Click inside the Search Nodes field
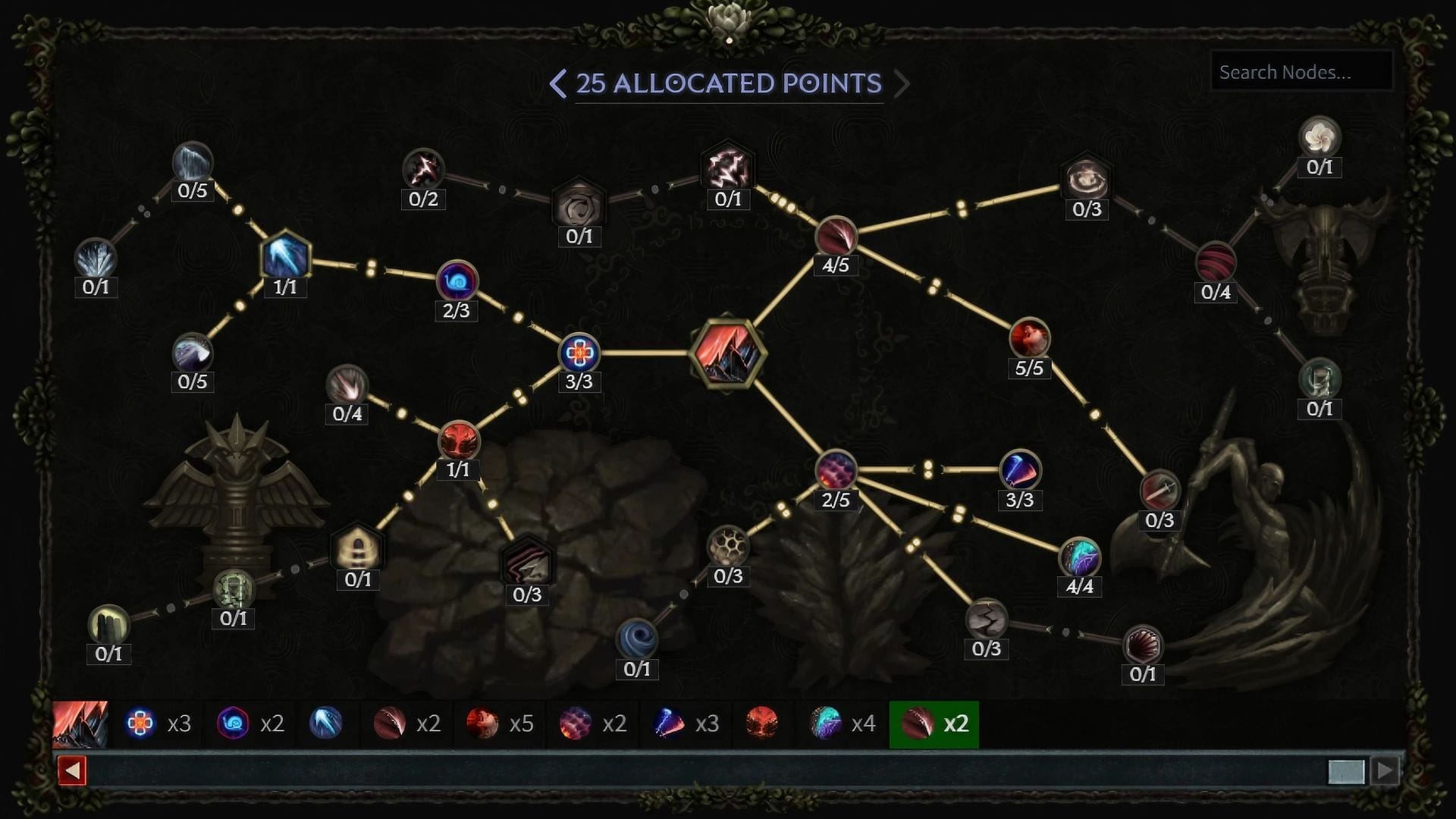 (1301, 72)
